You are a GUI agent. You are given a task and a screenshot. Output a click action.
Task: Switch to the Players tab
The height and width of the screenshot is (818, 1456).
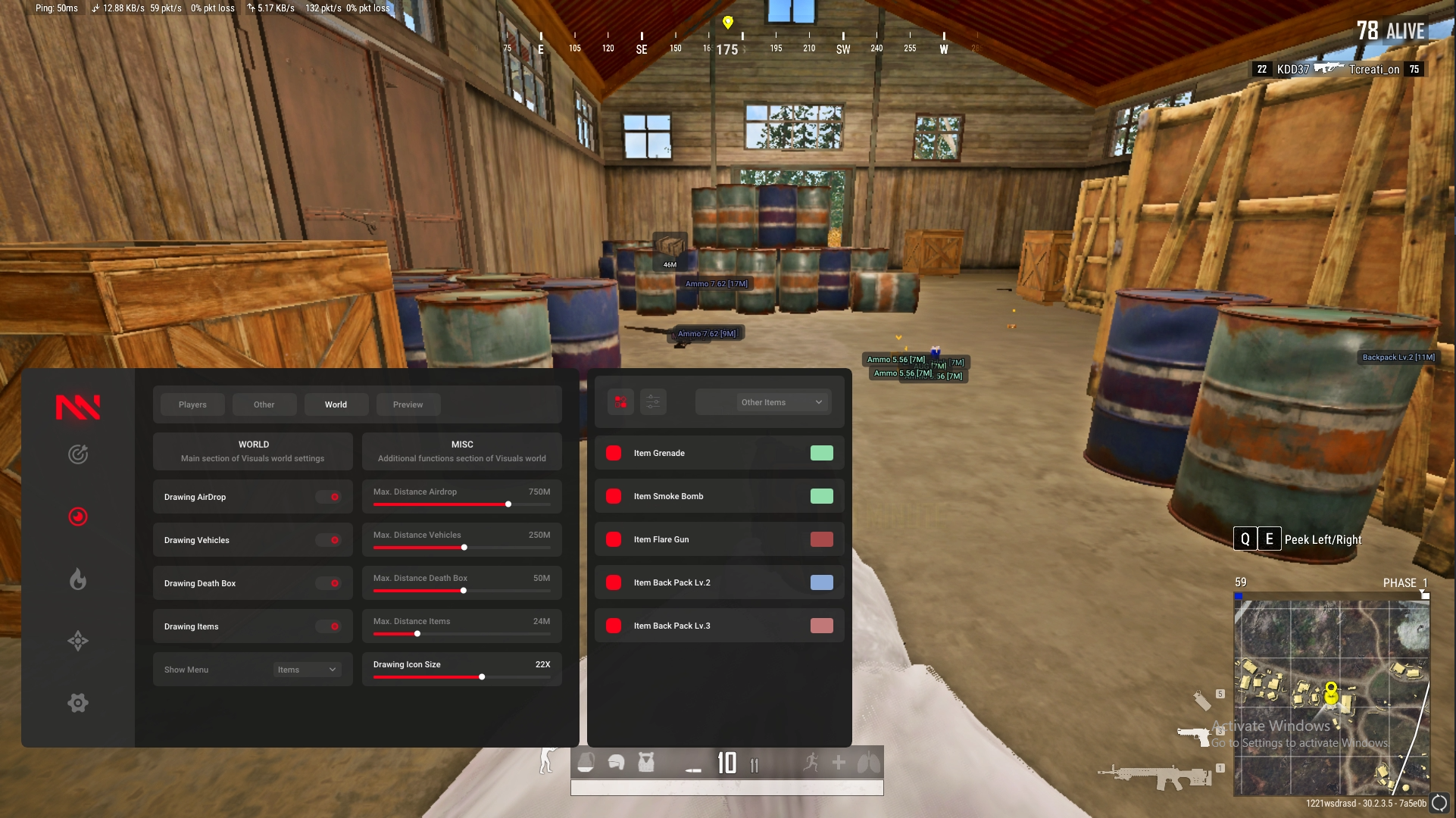192,404
